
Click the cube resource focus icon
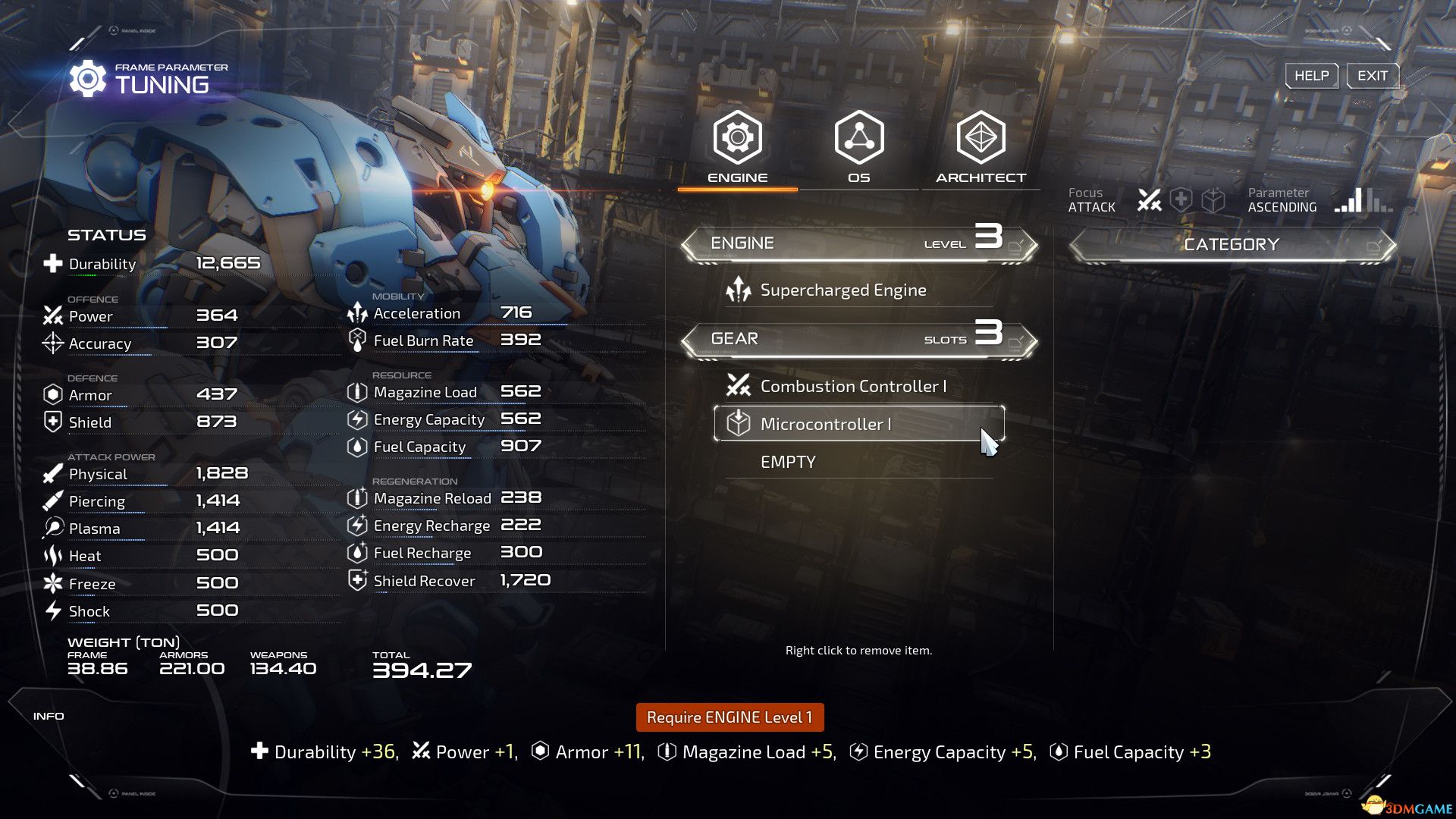[x=1213, y=199]
